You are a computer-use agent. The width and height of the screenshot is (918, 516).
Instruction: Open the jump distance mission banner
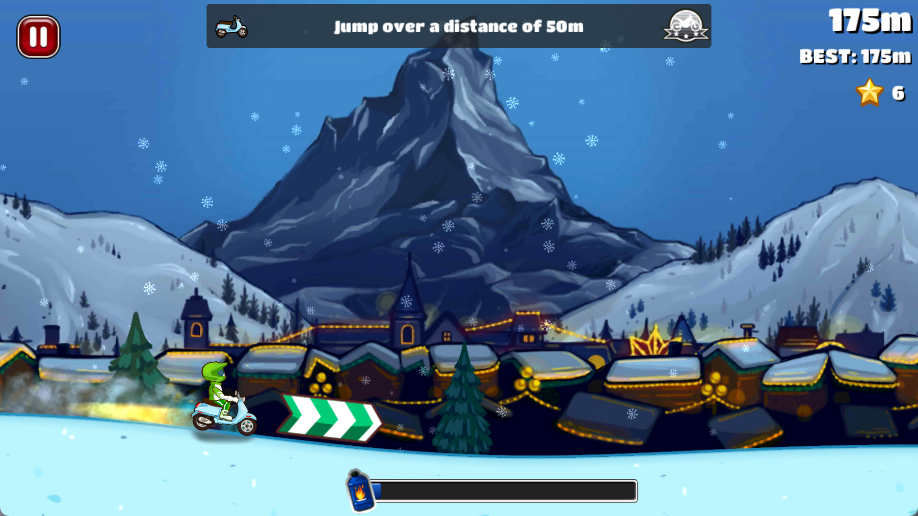(458, 26)
